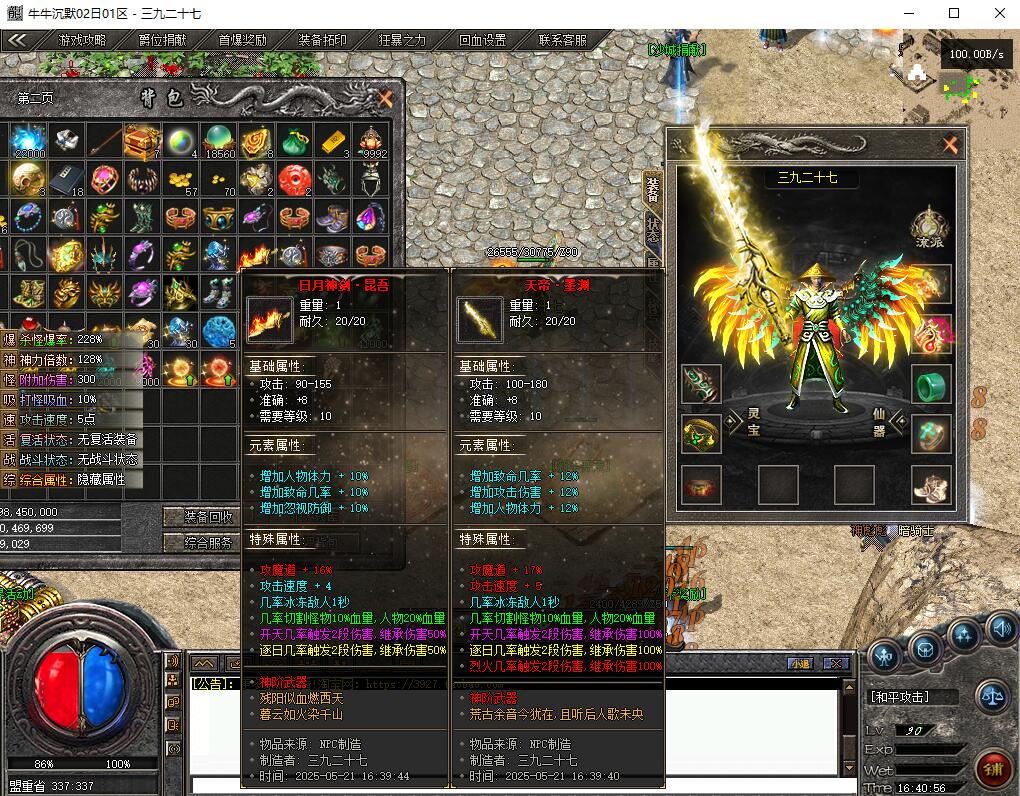Contact support via 联系客服

(562, 41)
